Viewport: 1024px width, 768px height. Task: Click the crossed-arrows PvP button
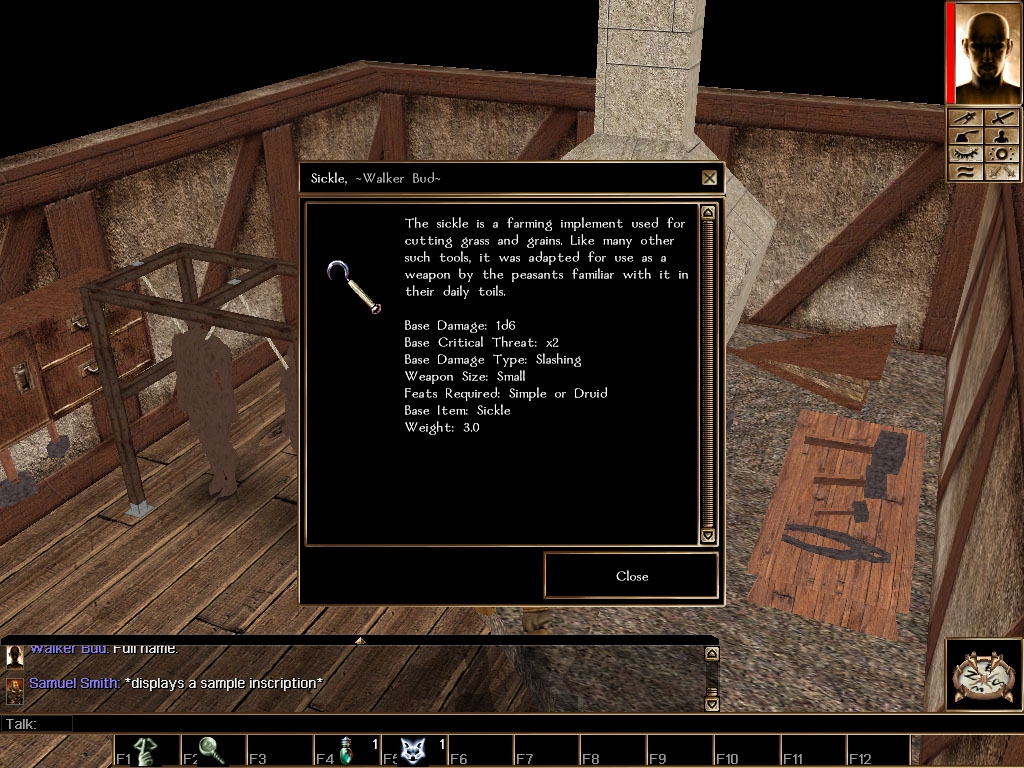tap(1003, 172)
